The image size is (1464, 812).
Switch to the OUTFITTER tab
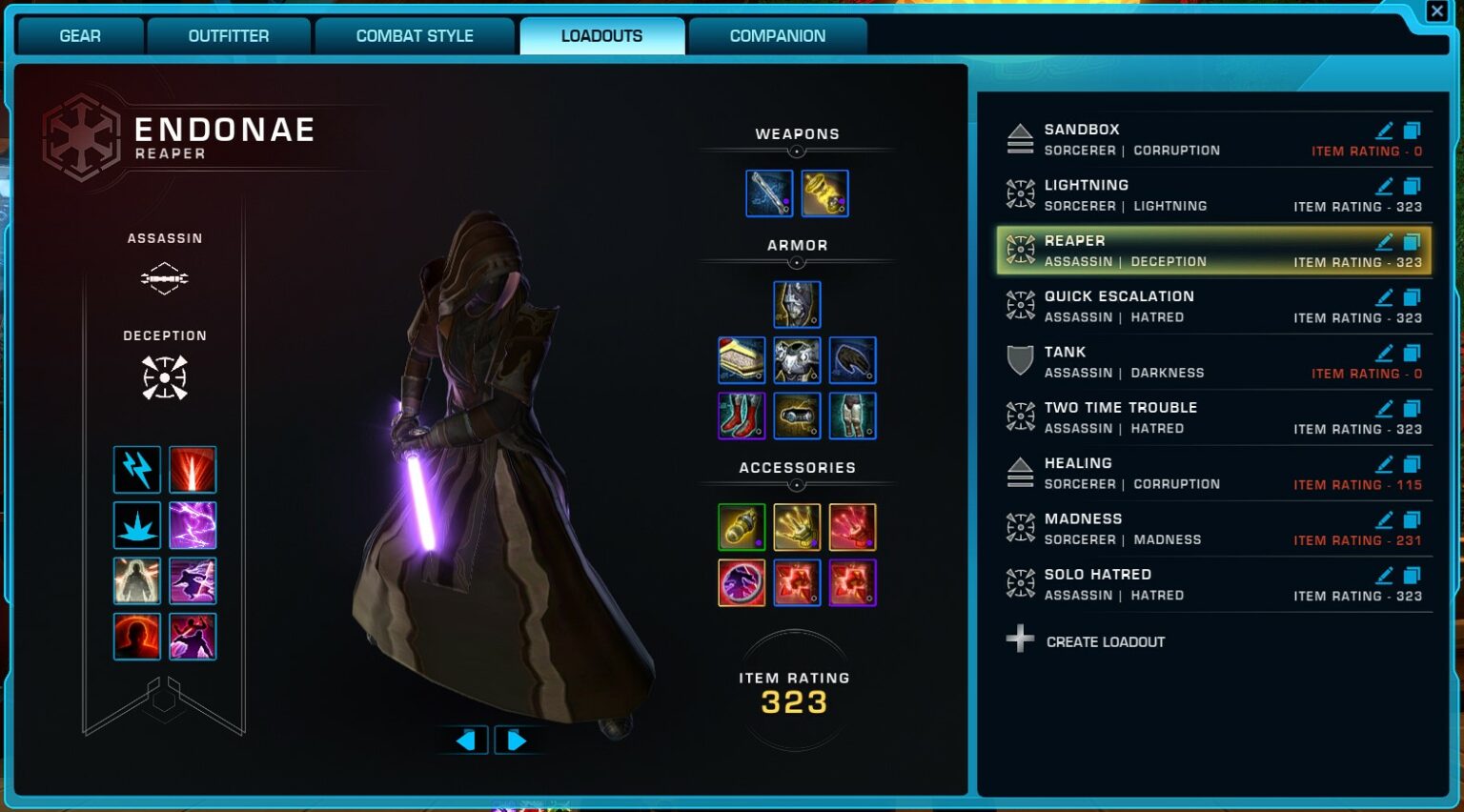pos(229,35)
